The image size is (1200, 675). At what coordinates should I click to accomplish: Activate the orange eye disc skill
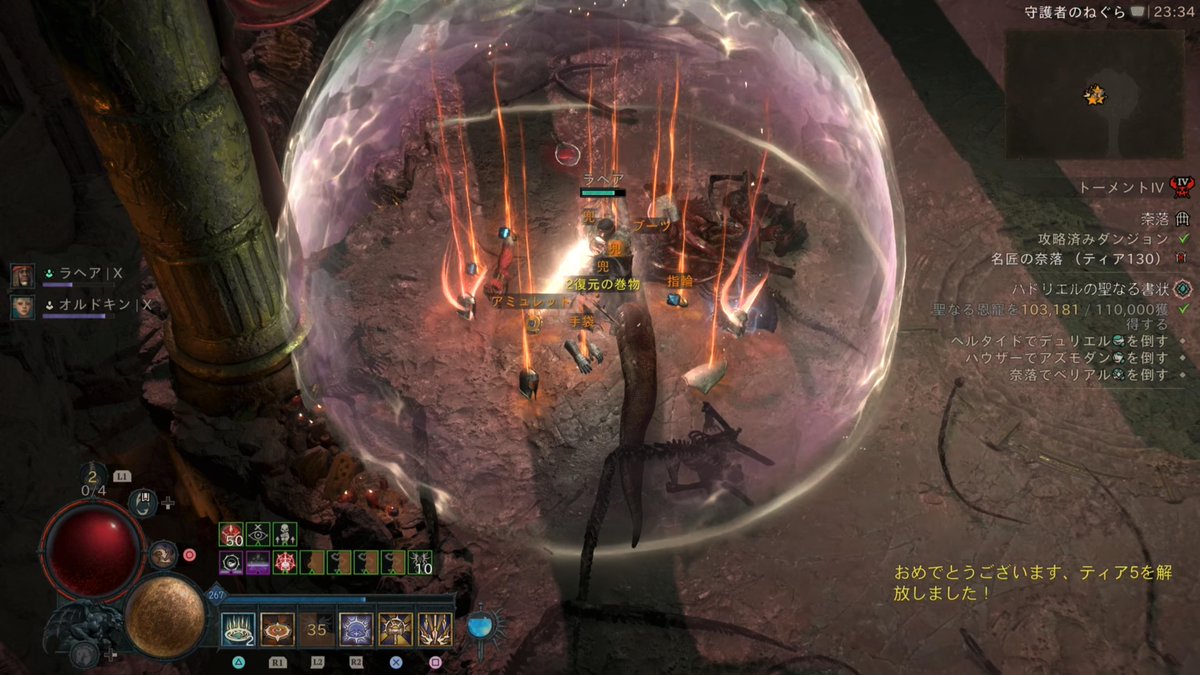point(277,630)
